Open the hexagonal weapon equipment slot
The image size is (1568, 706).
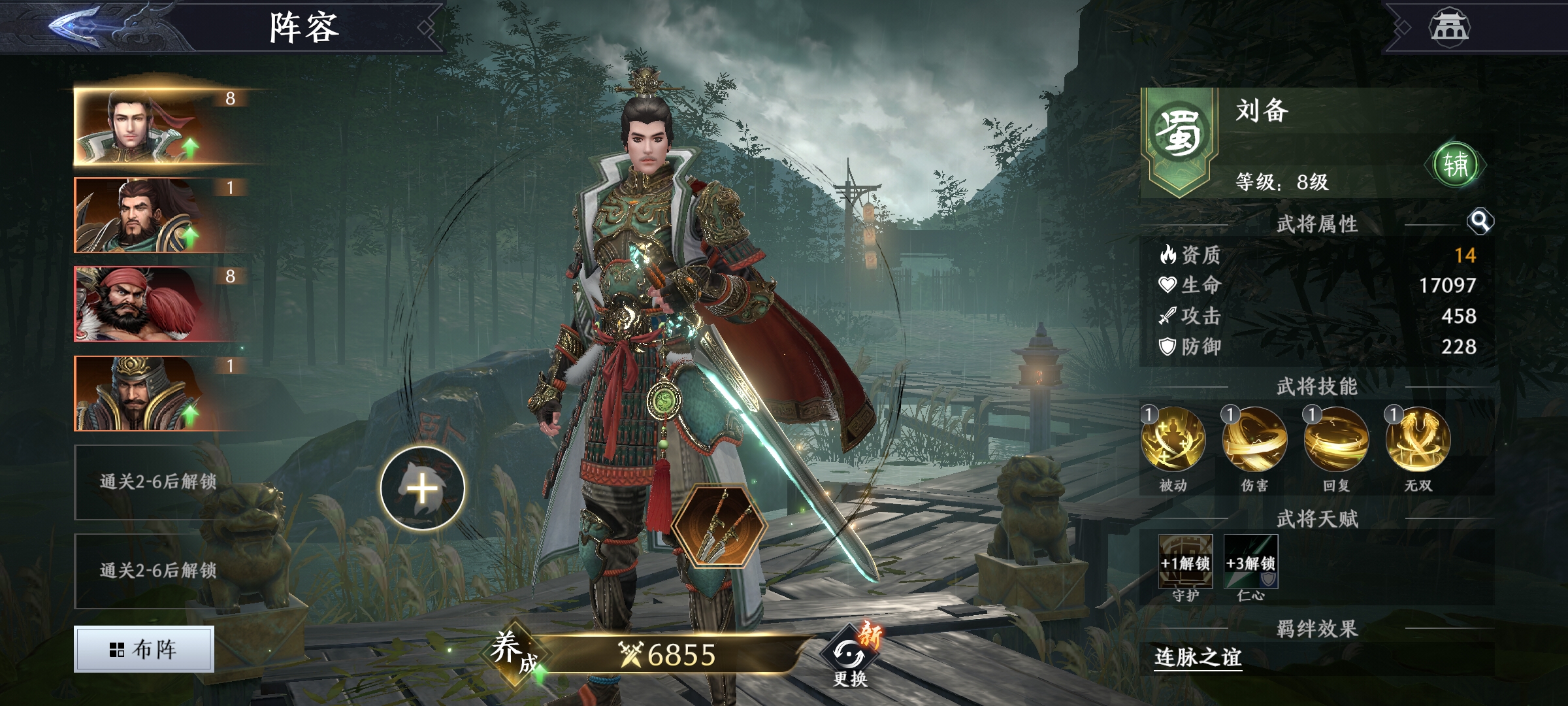719,526
